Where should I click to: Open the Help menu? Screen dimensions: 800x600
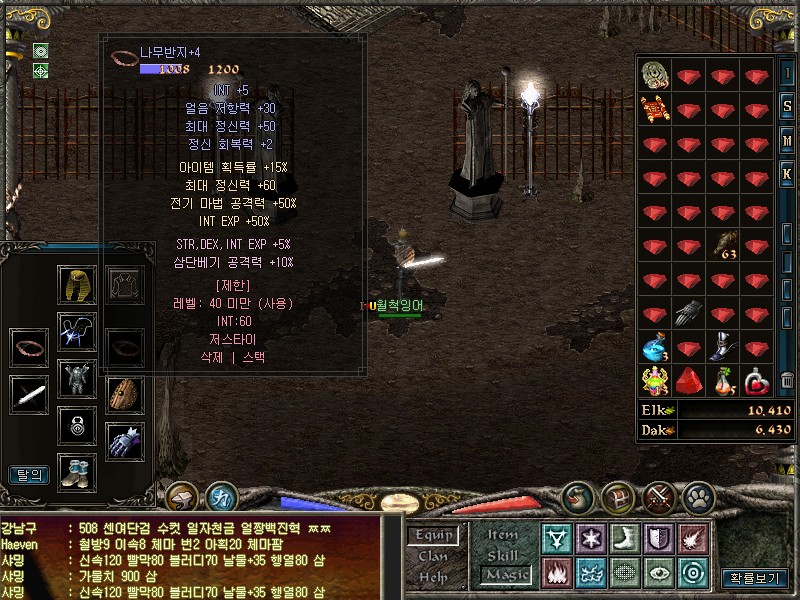pos(433,577)
